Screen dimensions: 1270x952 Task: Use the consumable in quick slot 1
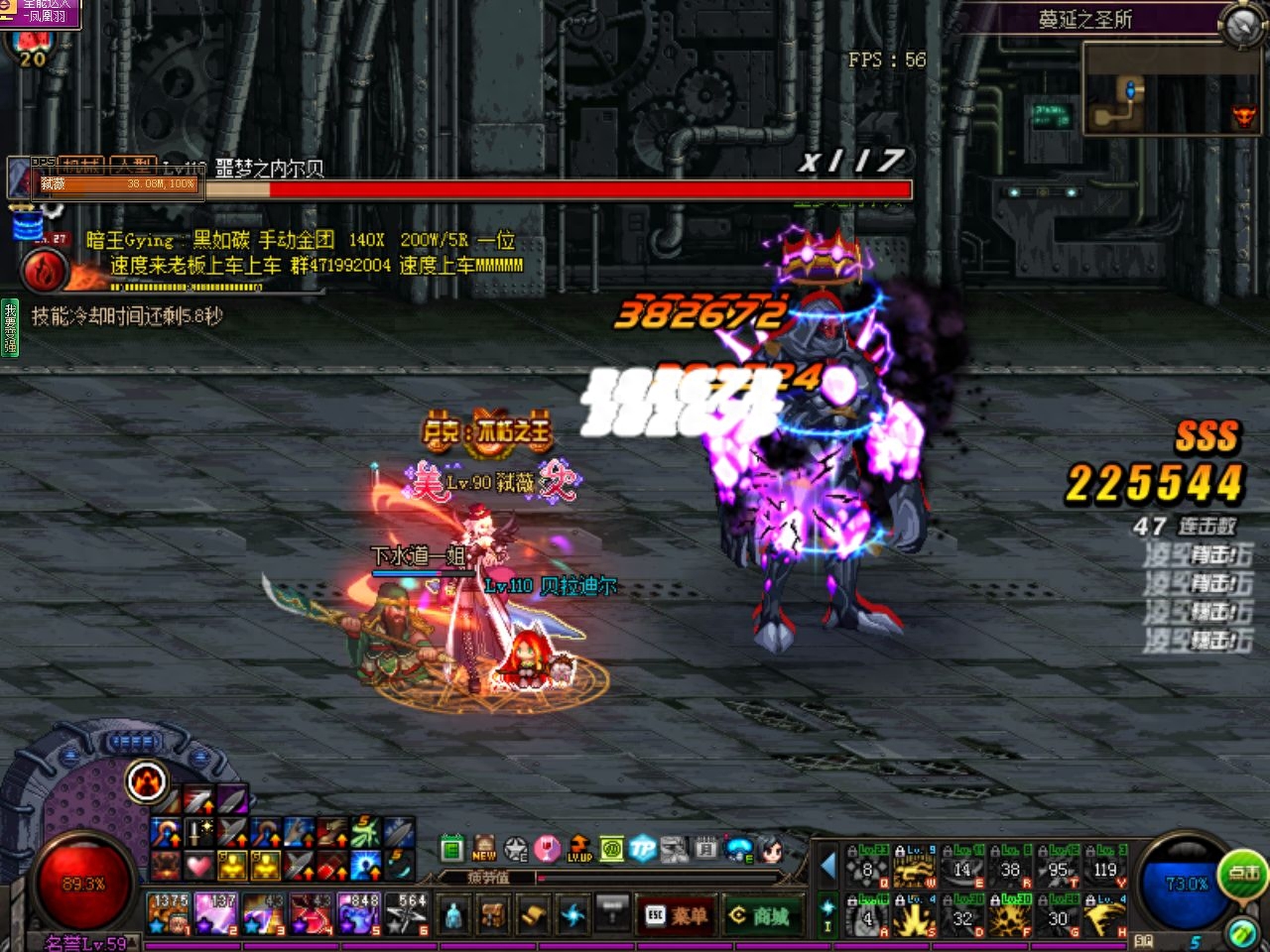coord(169,913)
